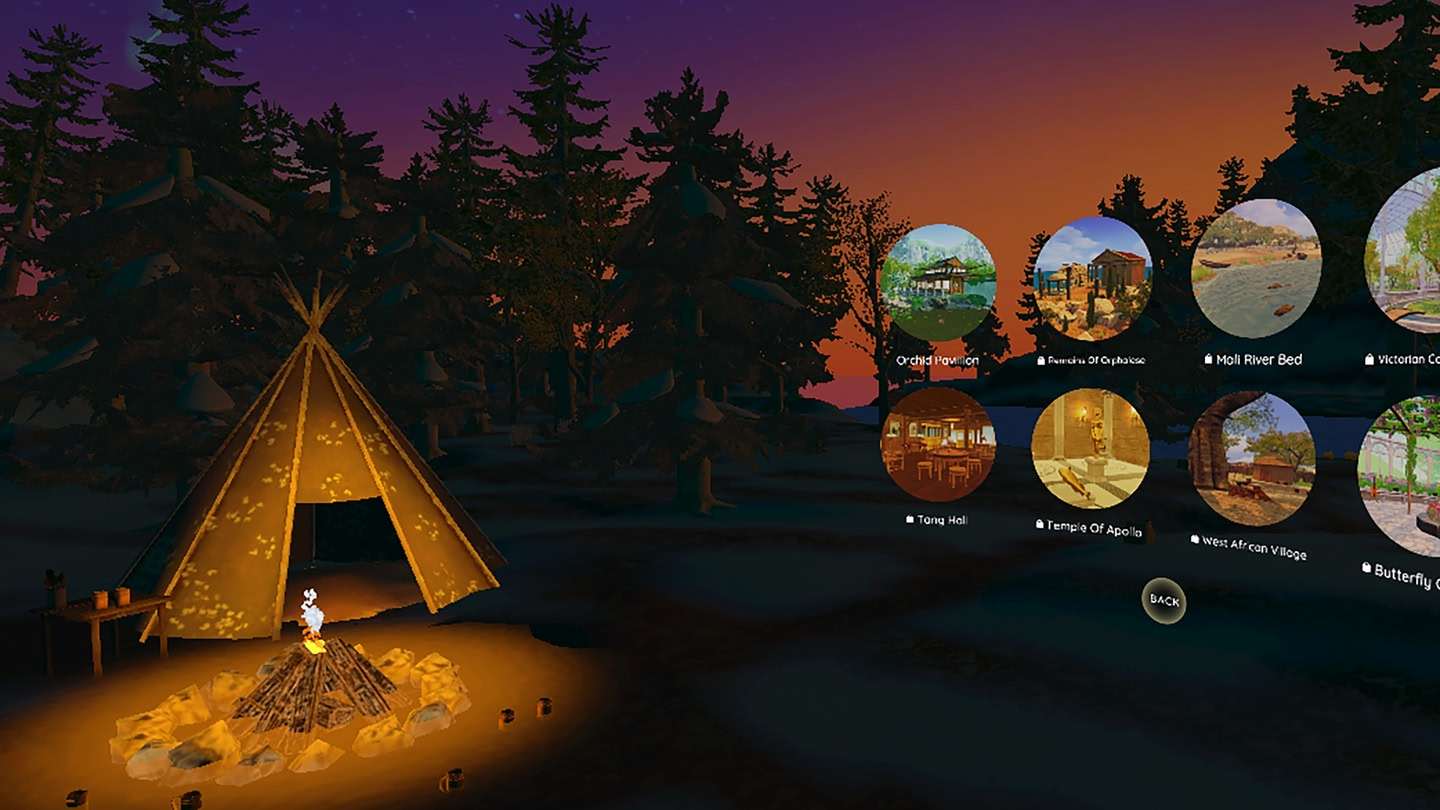The image size is (1440, 810).
Task: Choose the Remains Of Orphalese location
Action: coord(1091,278)
